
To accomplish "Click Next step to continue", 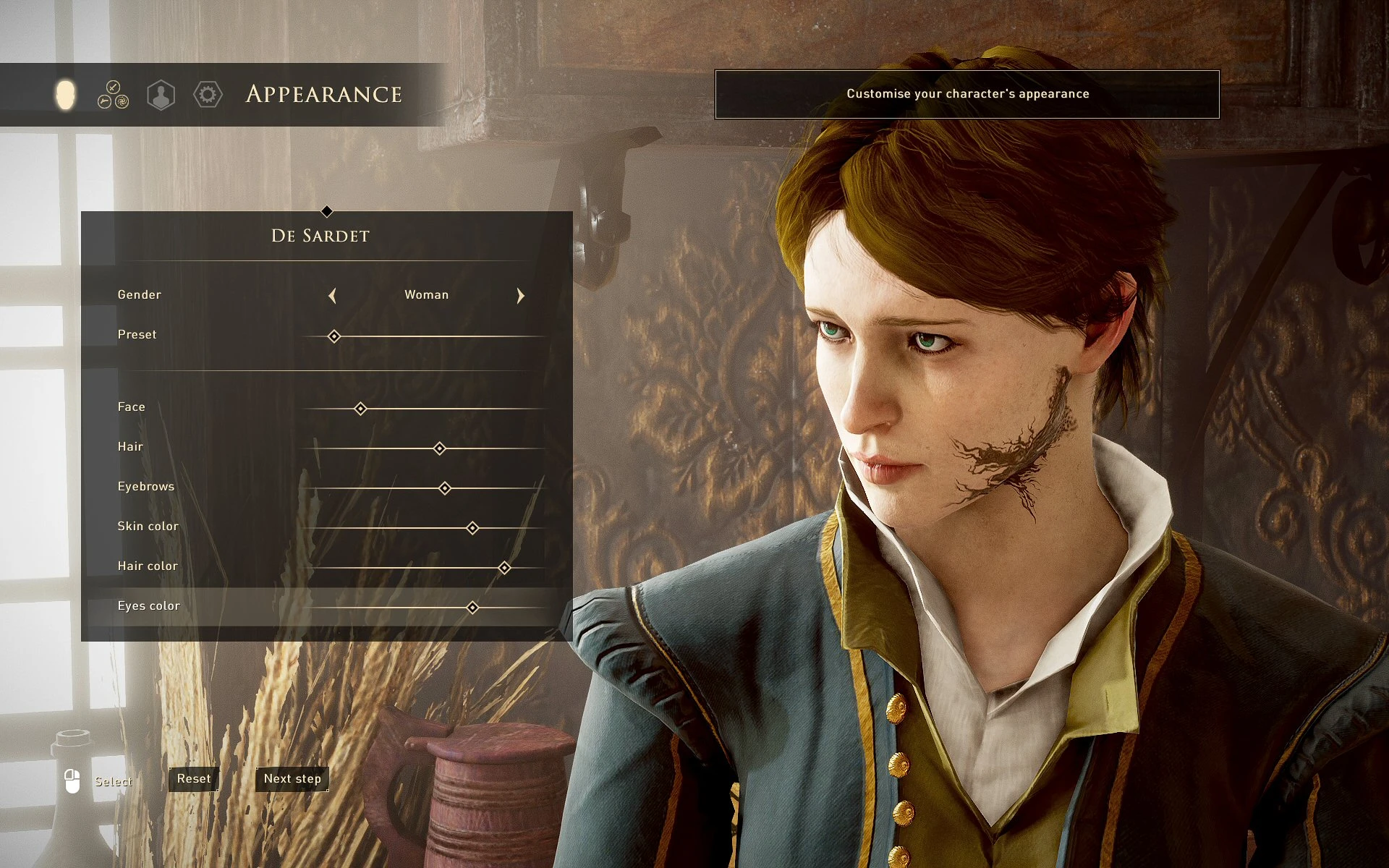I will (292, 779).
